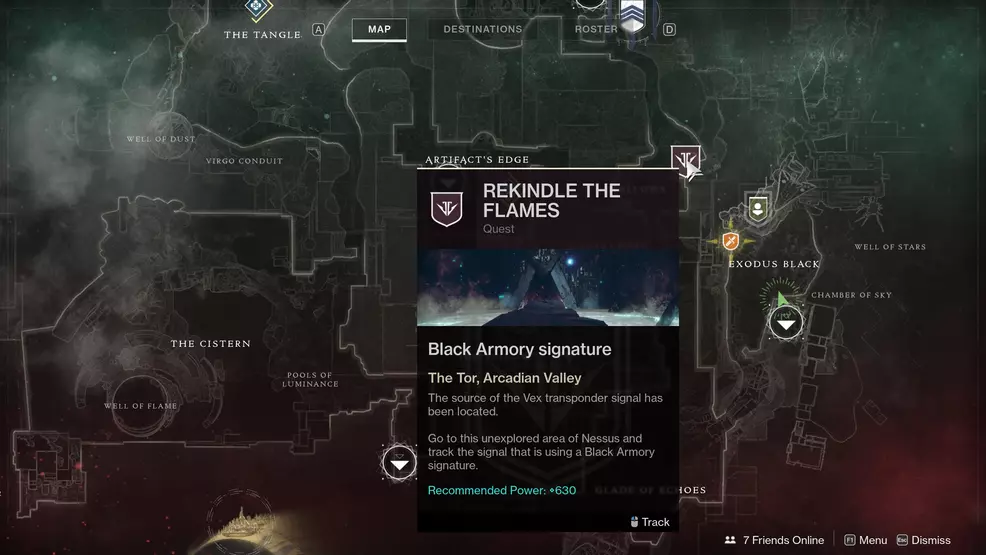The height and width of the screenshot is (555, 986).
Task: Pick the landing zone beside Chamber of Sky
Action: pos(785,322)
